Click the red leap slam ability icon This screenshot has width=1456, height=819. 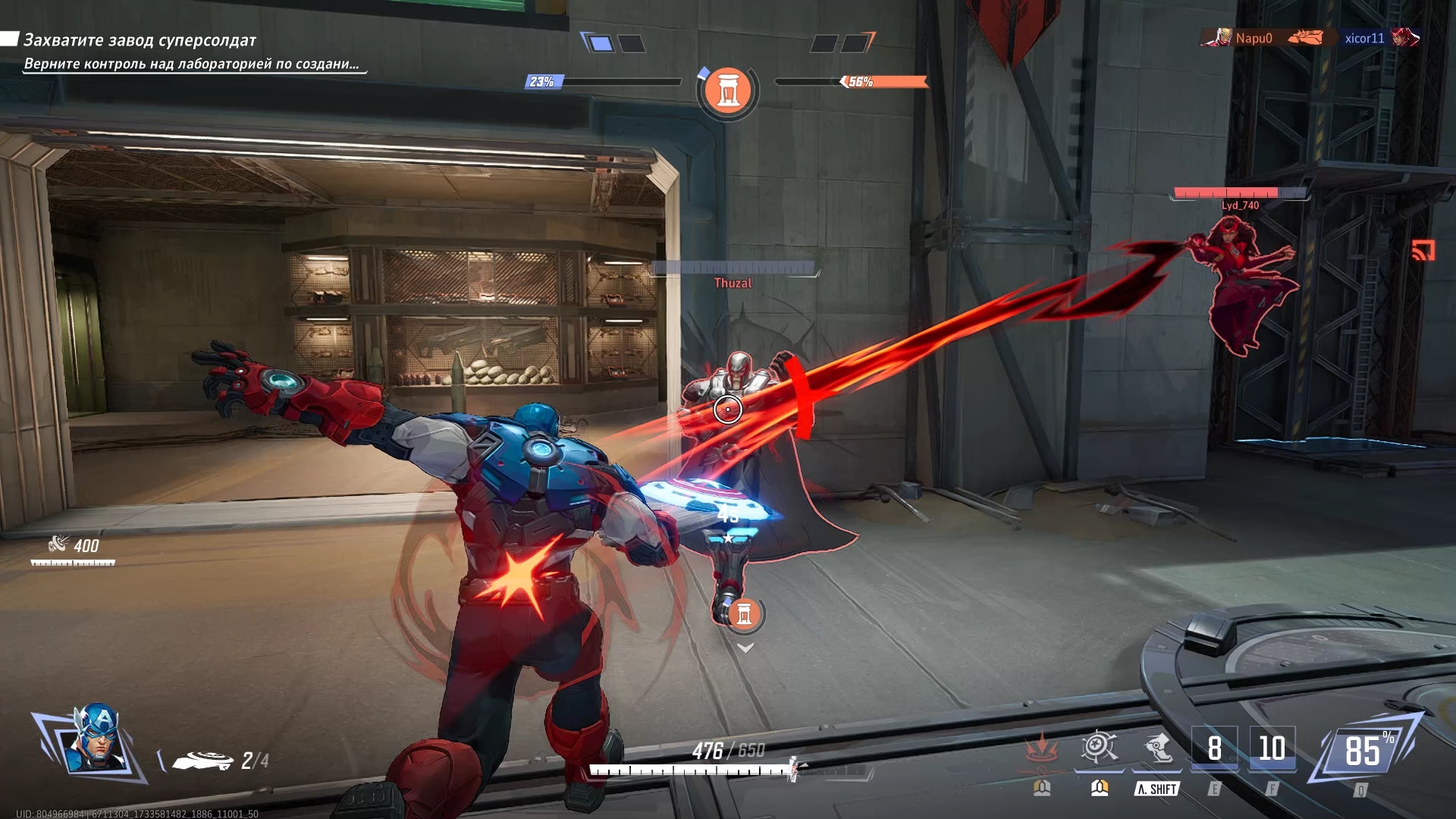1042,748
